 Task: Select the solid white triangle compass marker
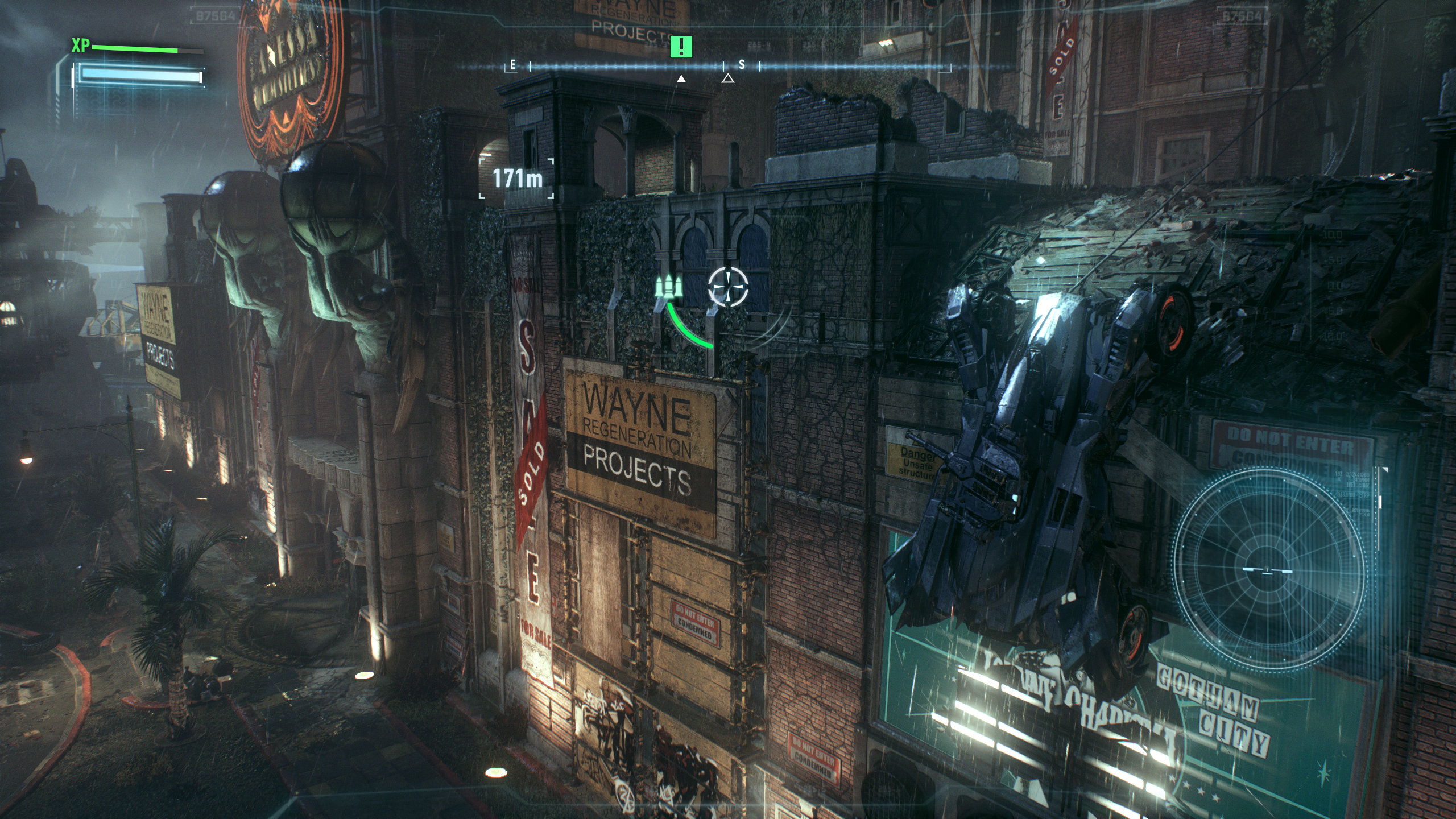coord(681,78)
